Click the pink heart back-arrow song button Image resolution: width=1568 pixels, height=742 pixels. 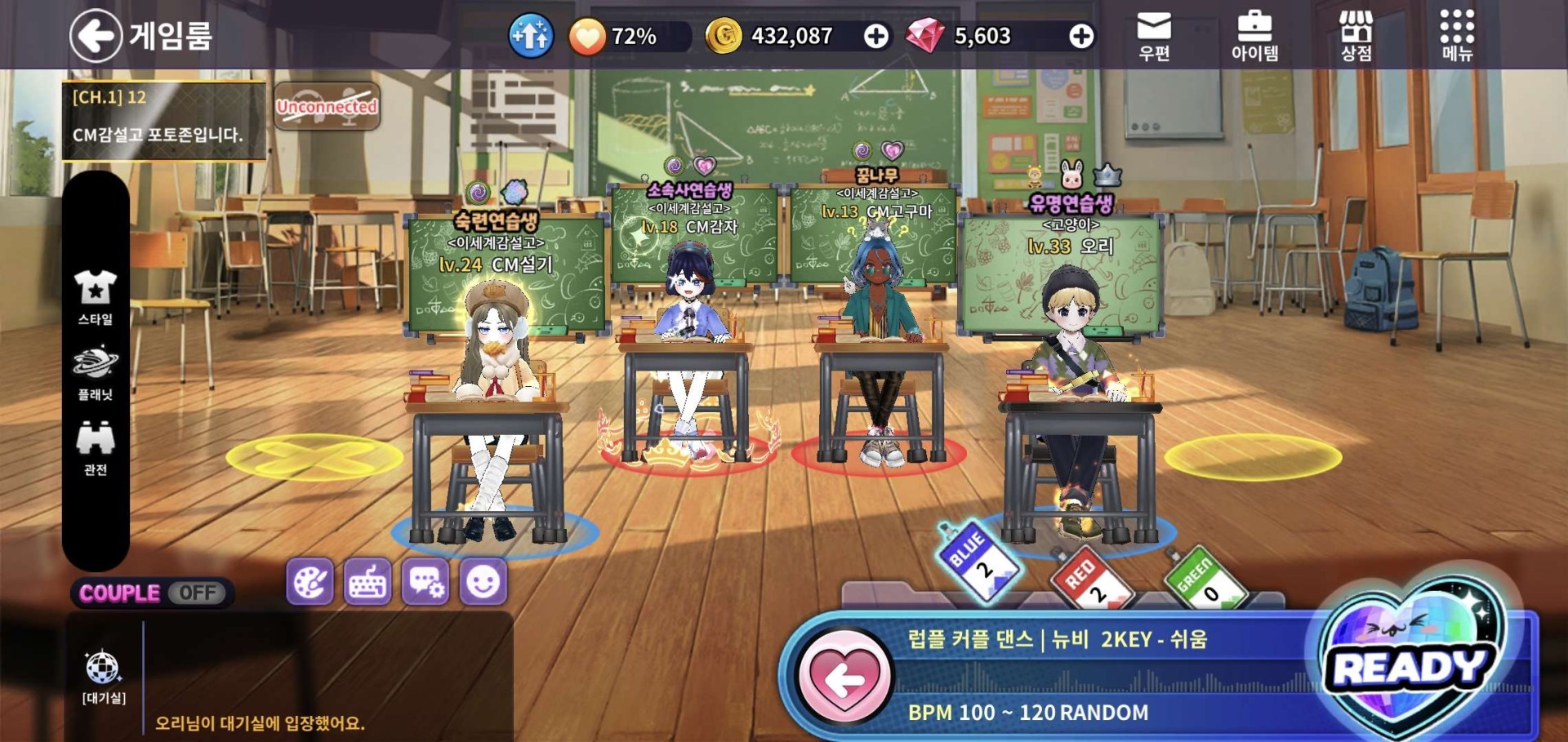tap(845, 678)
